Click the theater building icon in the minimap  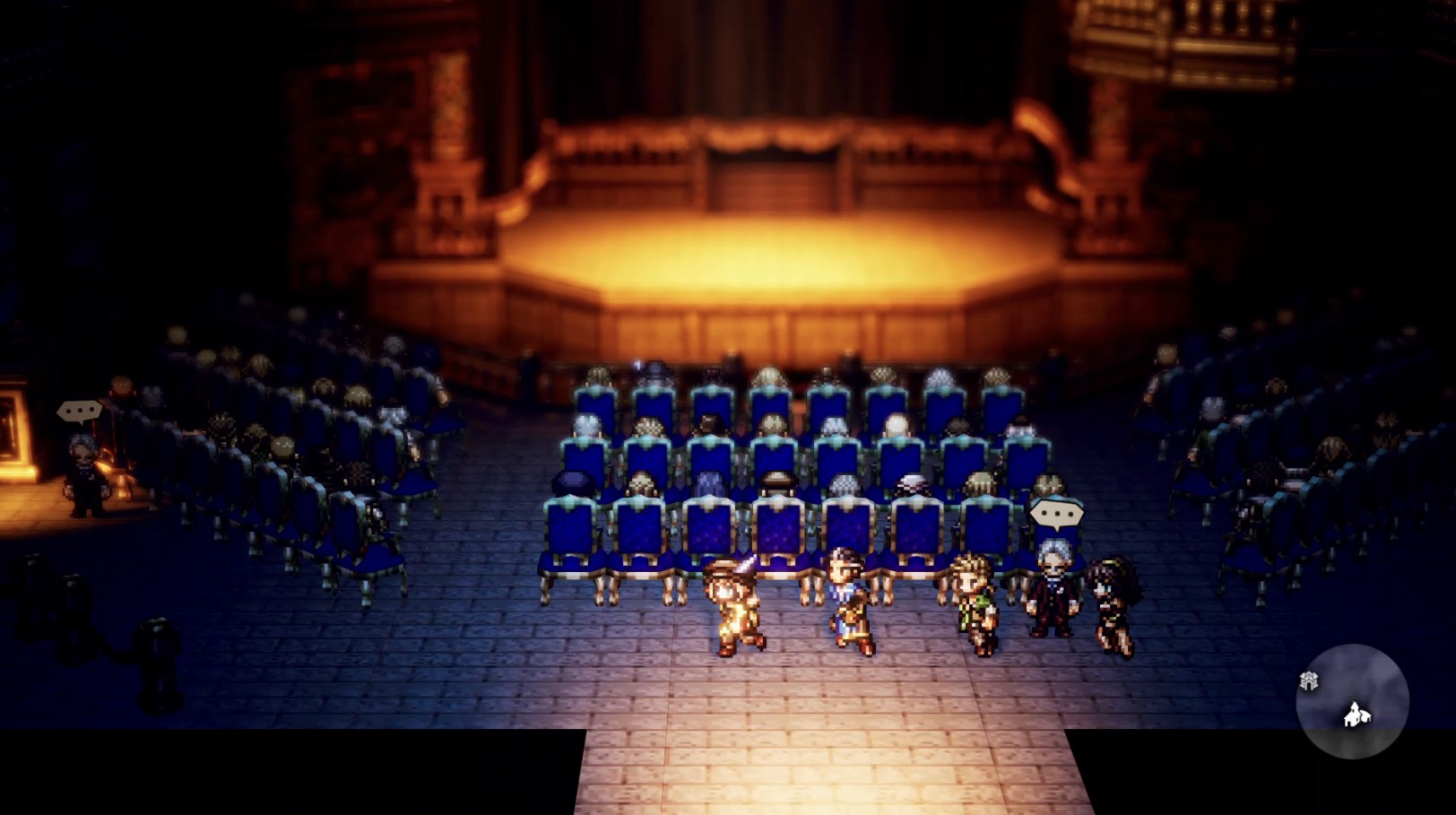1355,715
